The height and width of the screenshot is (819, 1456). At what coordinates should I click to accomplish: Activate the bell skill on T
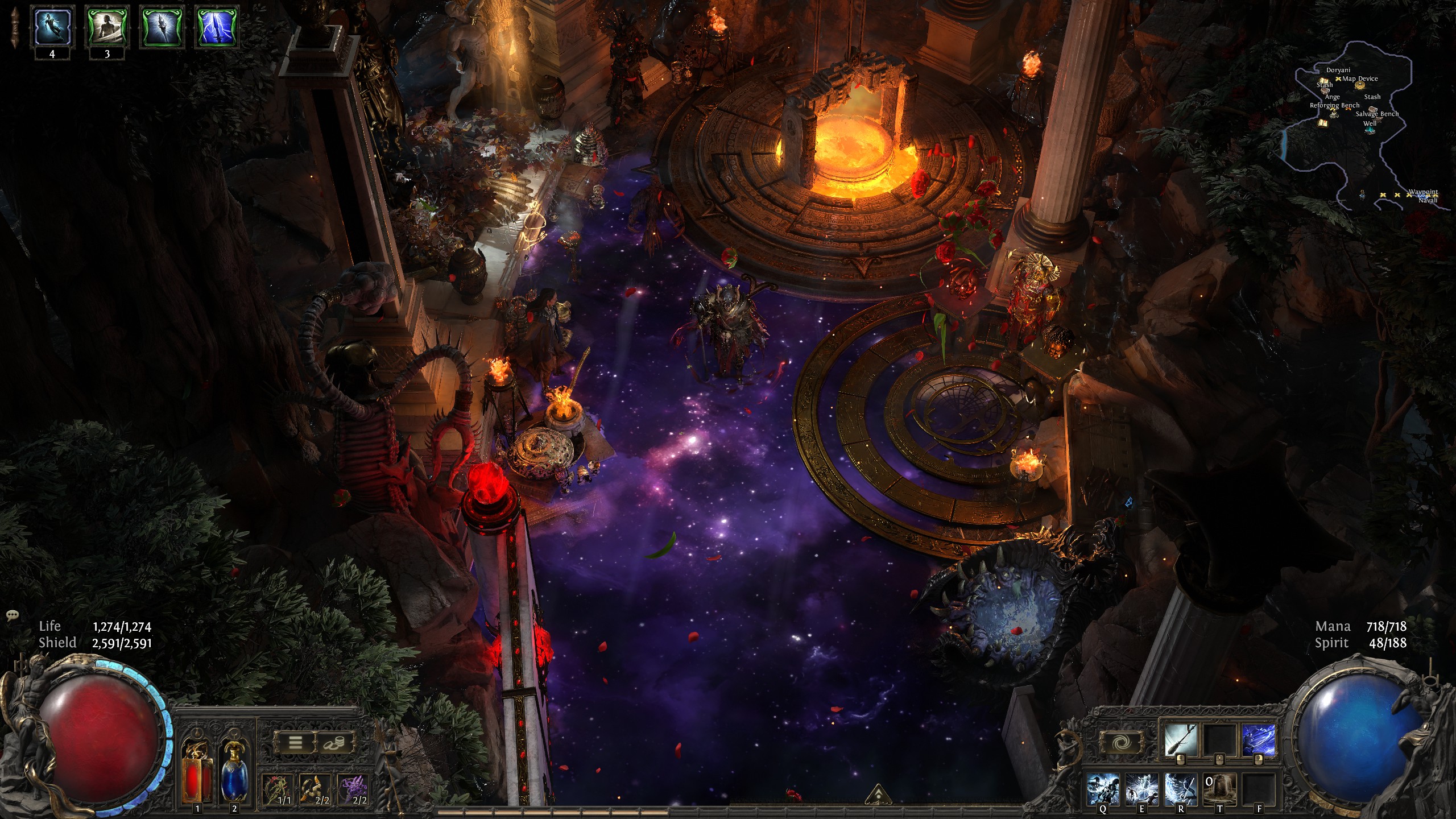pyautogui.click(x=1219, y=789)
